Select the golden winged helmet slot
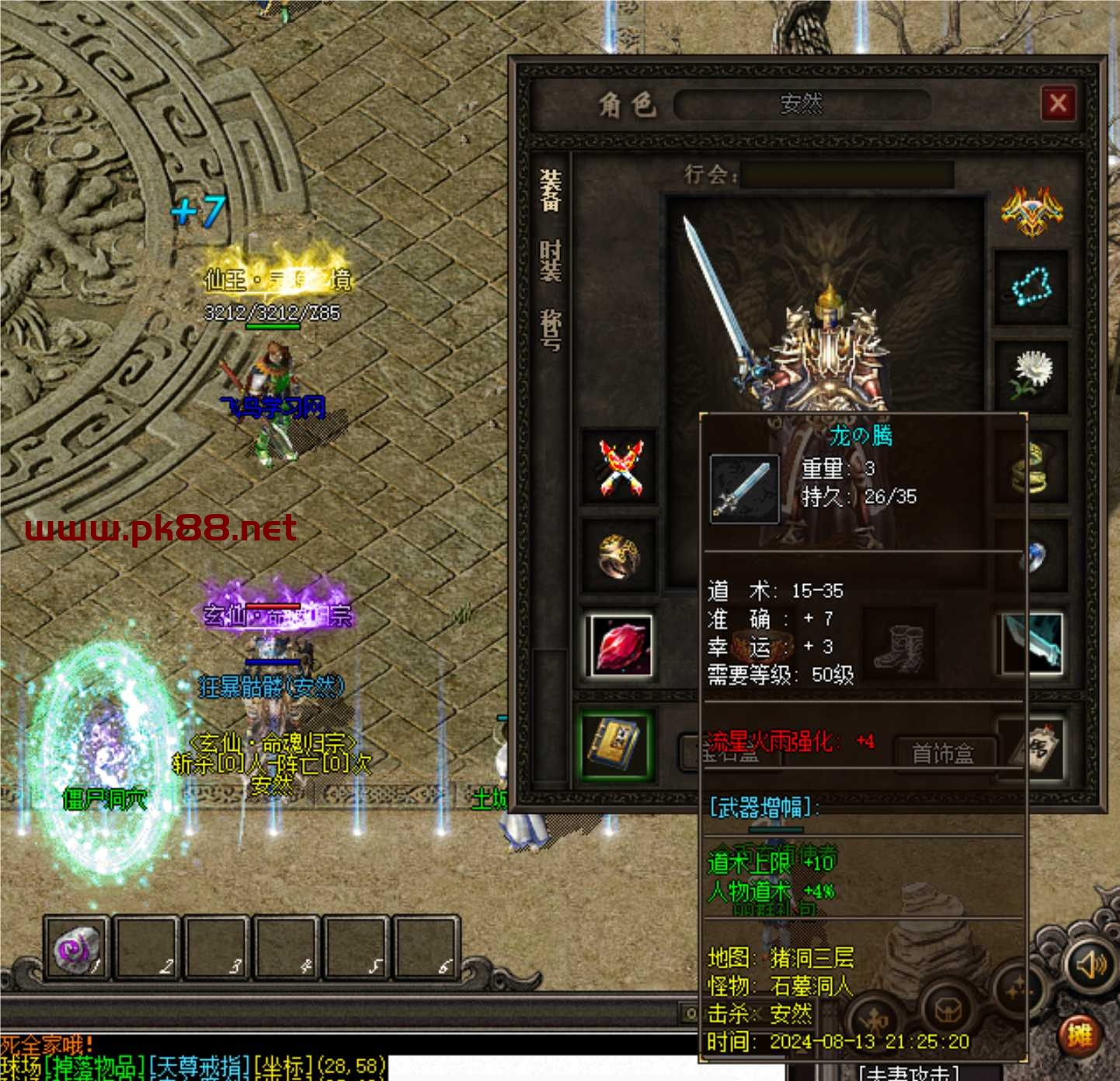Screen dimensions: 1120x1081 coord(1031,211)
